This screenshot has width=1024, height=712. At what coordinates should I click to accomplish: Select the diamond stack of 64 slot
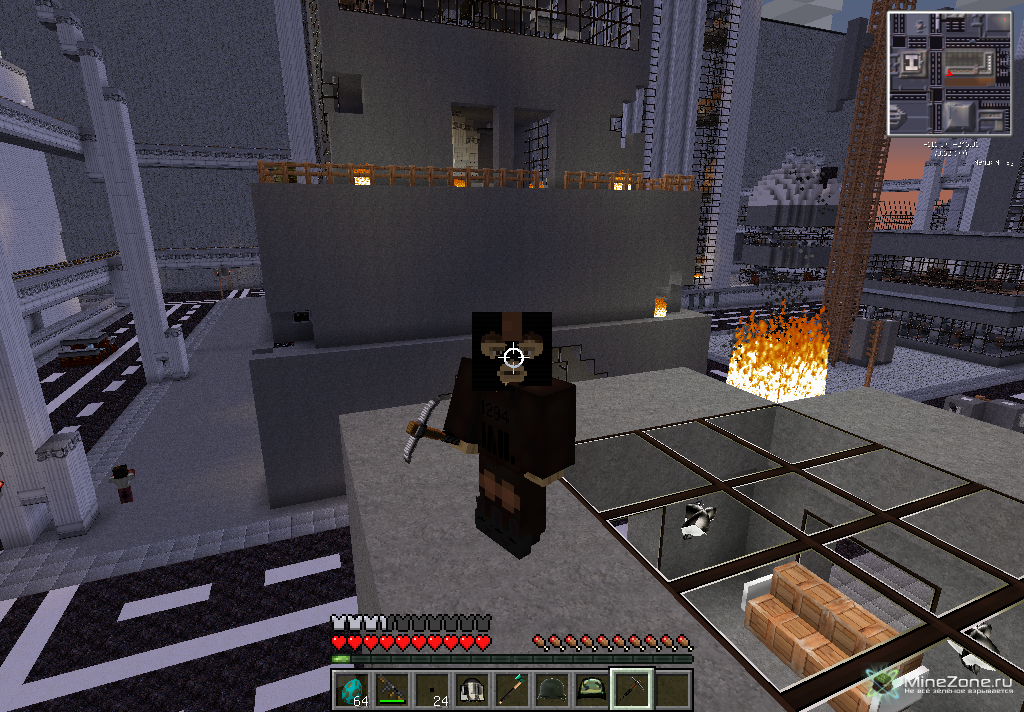[x=352, y=689]
